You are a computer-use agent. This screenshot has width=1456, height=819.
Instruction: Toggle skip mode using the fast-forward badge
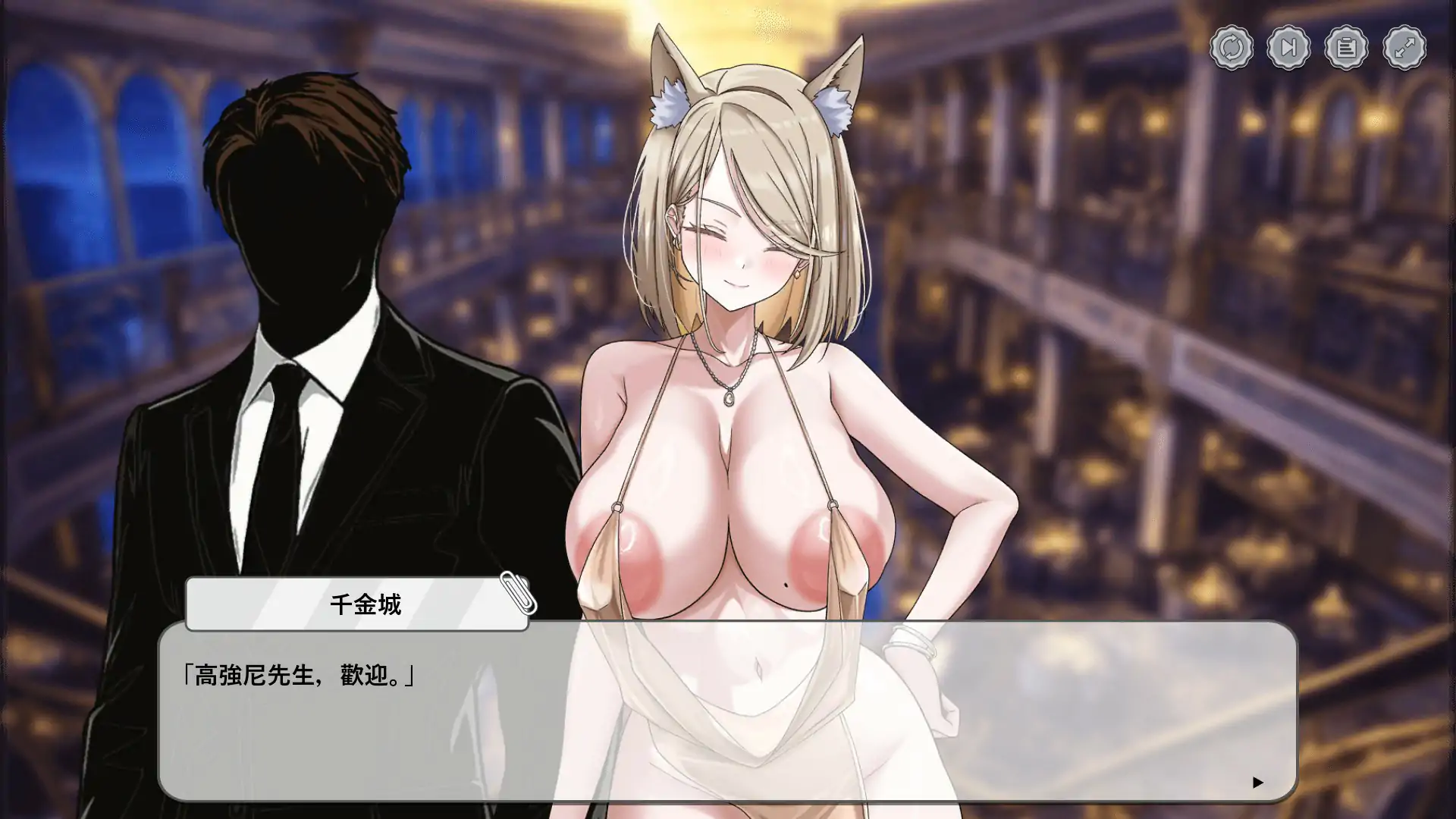1289,47
